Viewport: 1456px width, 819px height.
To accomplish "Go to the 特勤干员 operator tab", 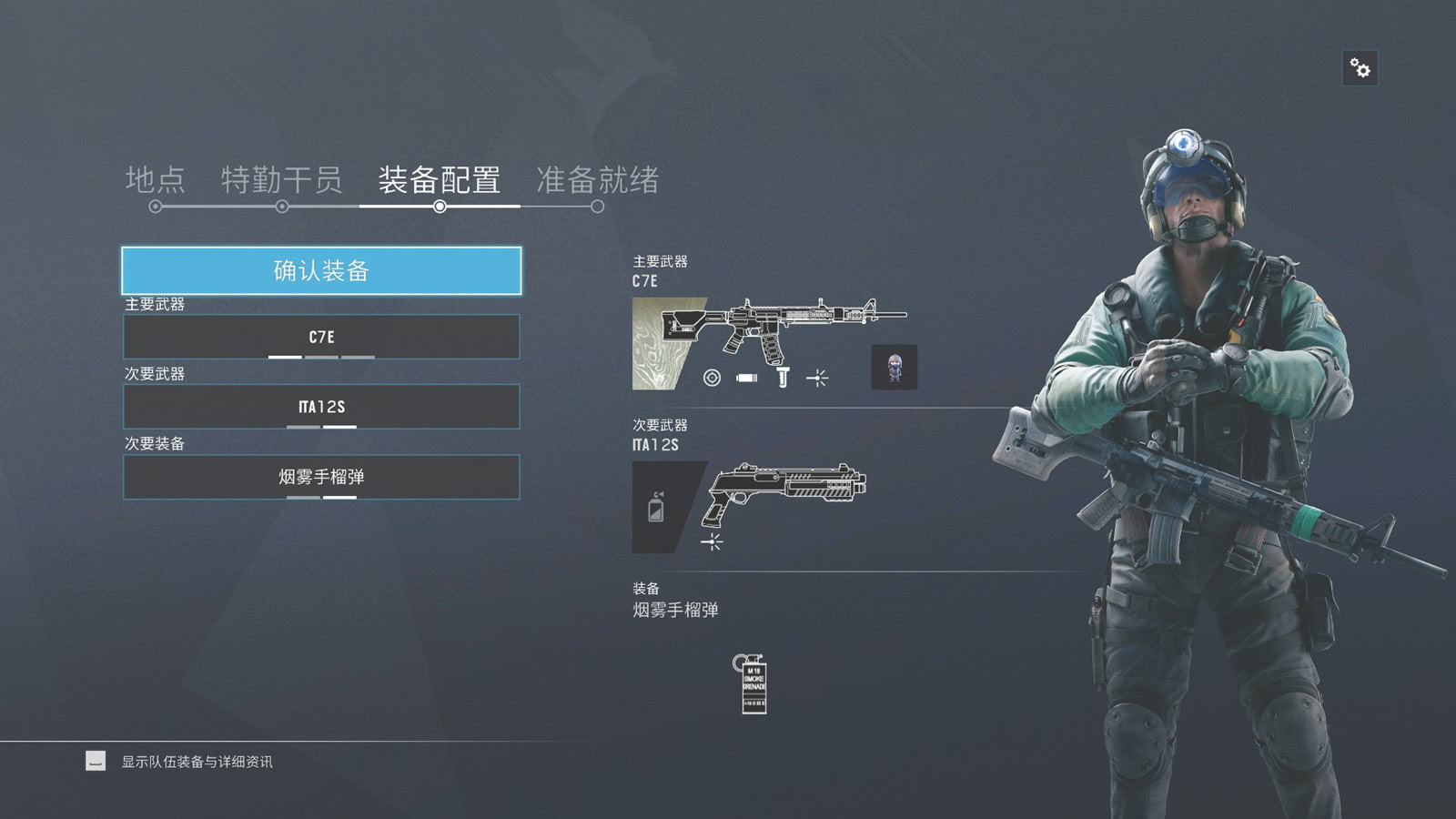I will (x=281, y=180).
